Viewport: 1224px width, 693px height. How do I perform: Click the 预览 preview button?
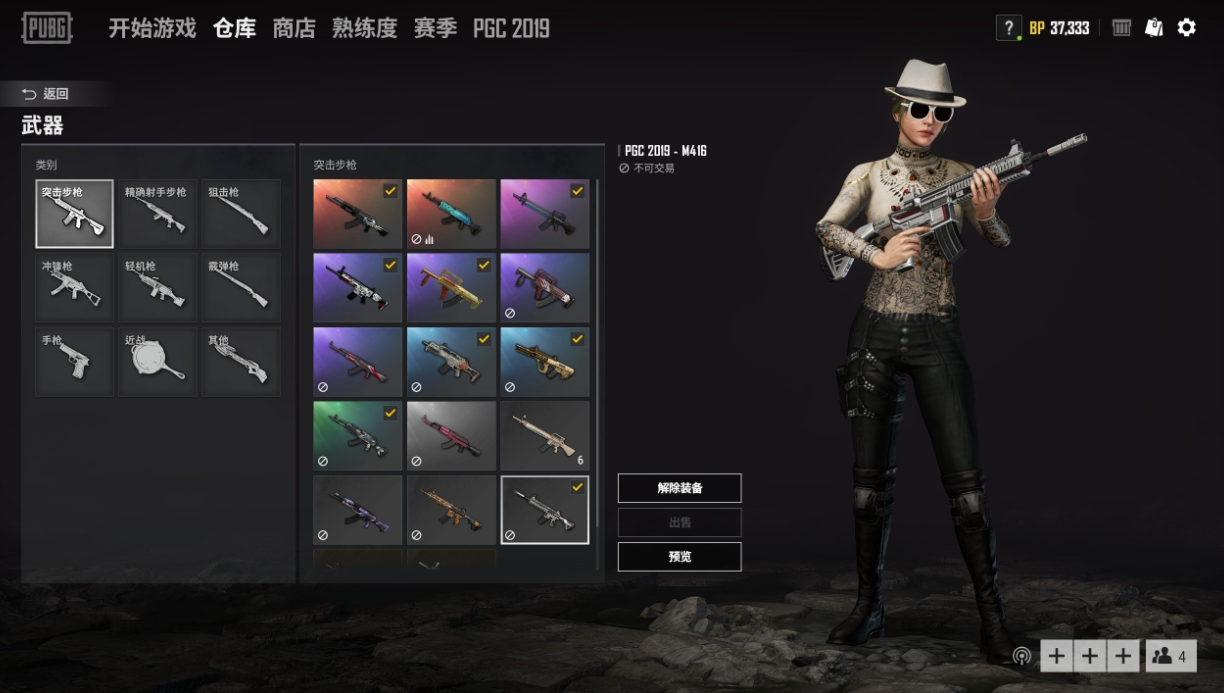[x=679, y=557]
